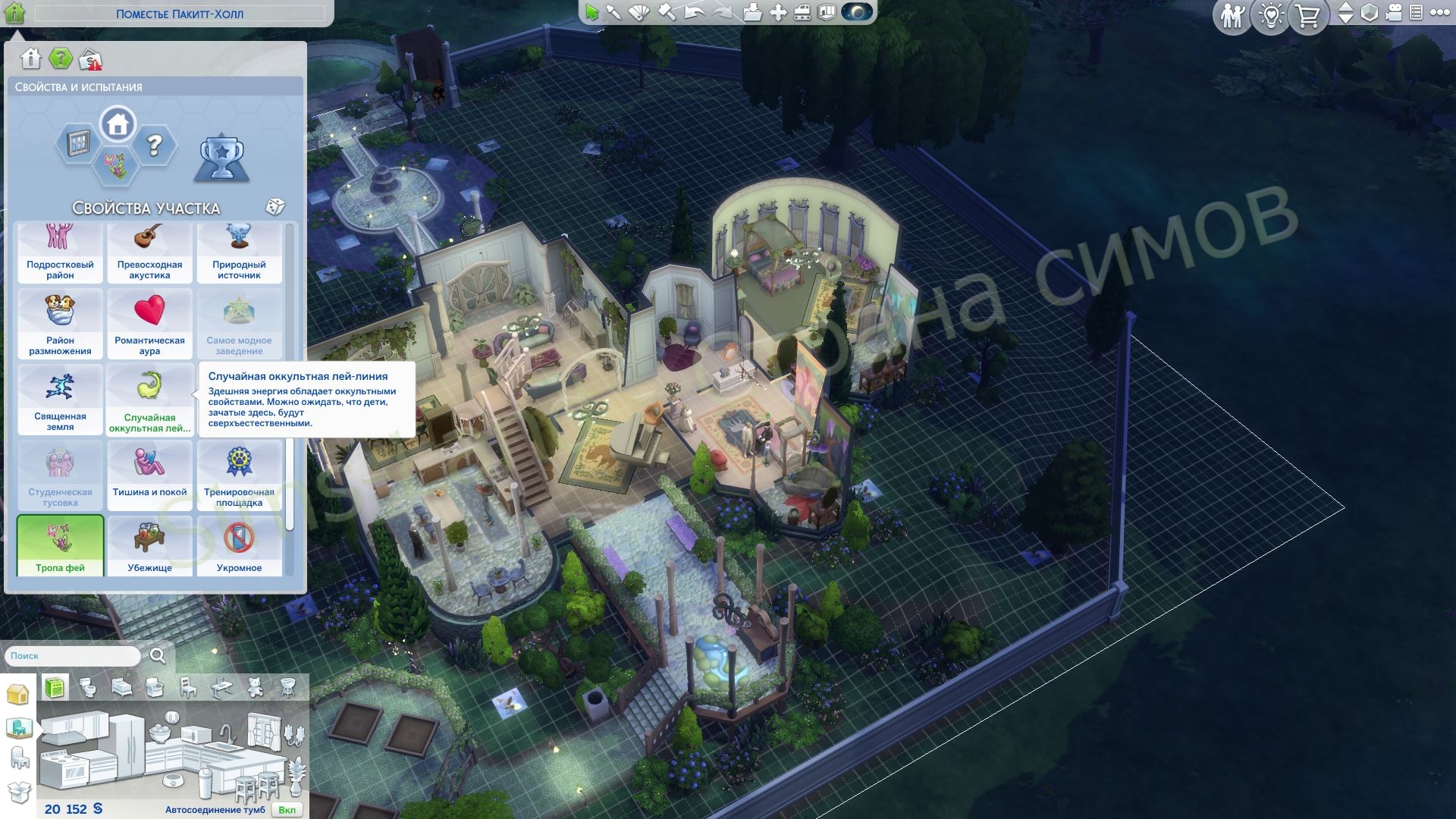1456x819 pixels.
Task: Open the yellow house build mode tab
Action: (x=17, y=694)
